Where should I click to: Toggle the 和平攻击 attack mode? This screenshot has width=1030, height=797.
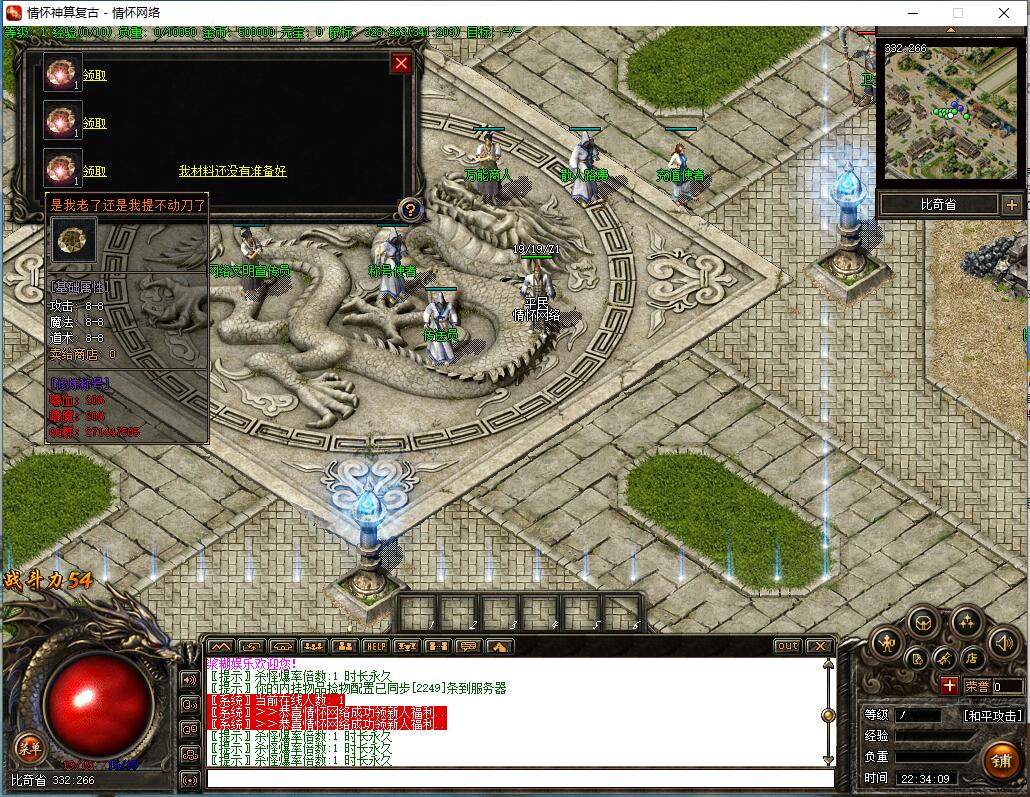992,716
